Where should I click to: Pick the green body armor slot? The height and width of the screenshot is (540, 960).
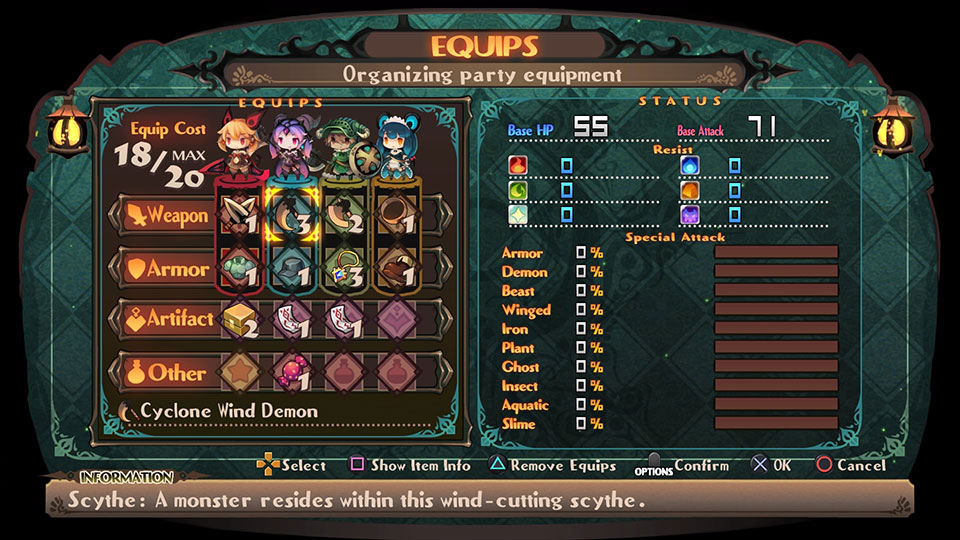[x=240, y=269]
